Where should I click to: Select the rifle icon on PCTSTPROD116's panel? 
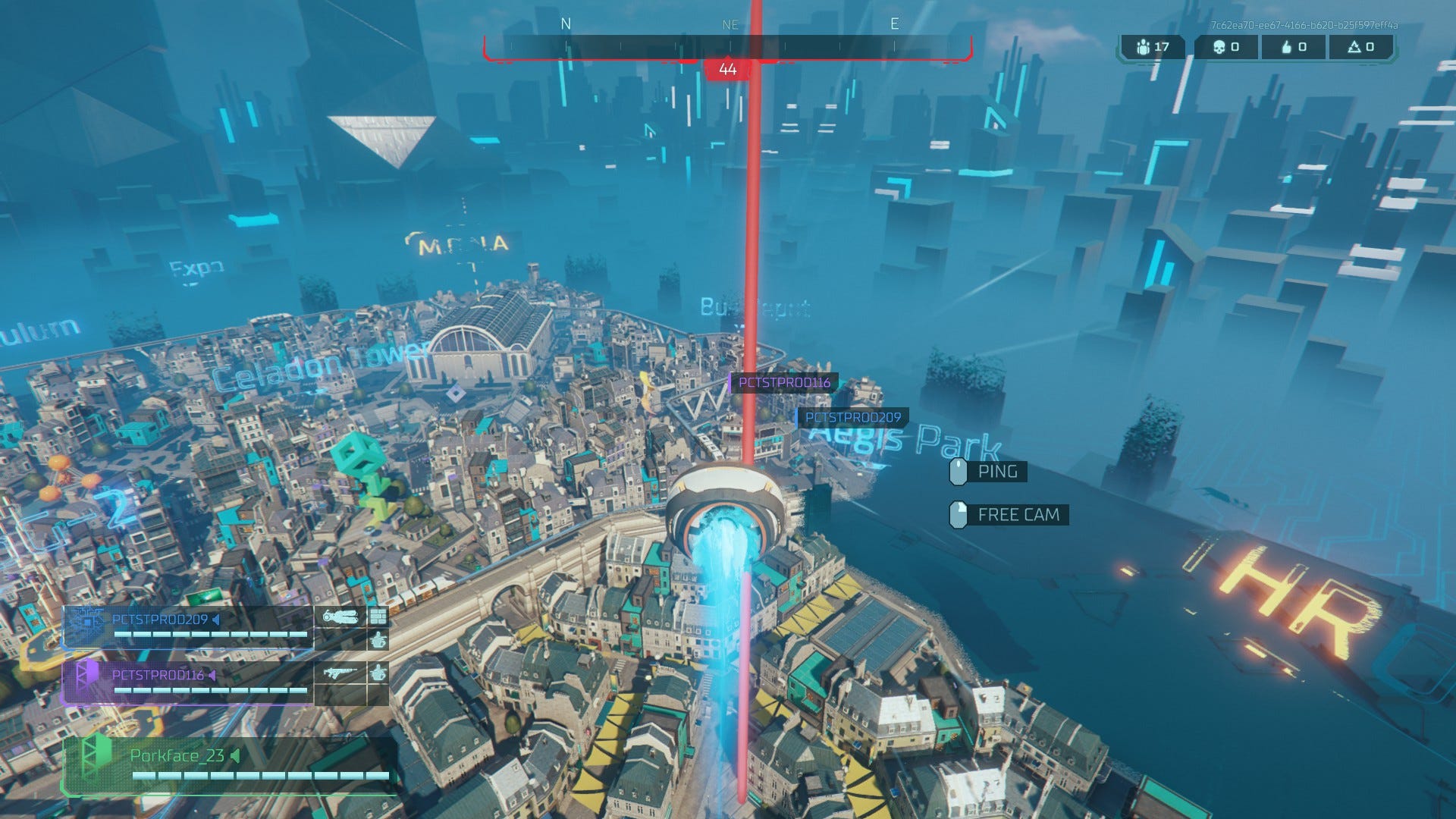point(340,673)
